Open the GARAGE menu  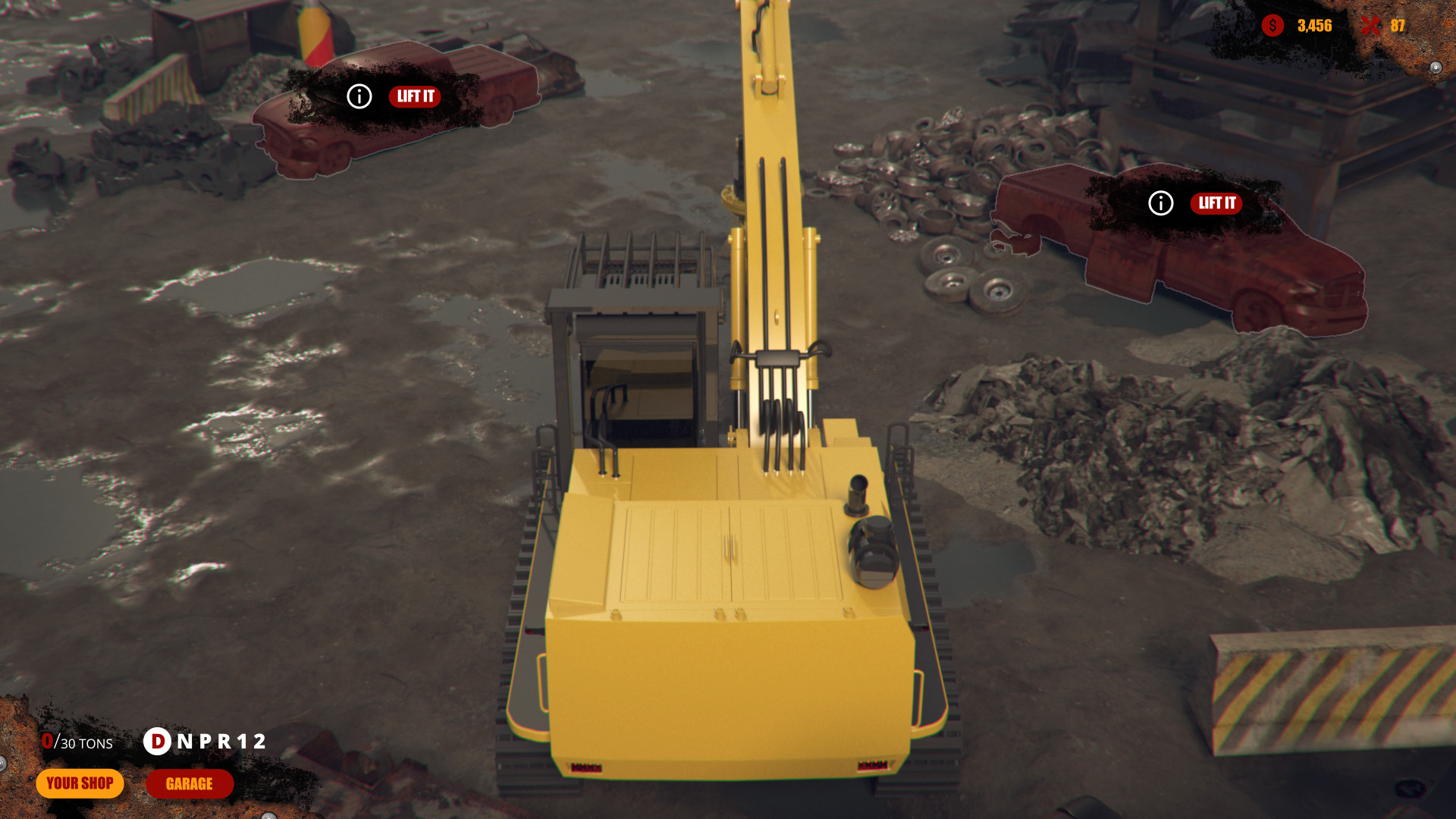coord(189,783)
